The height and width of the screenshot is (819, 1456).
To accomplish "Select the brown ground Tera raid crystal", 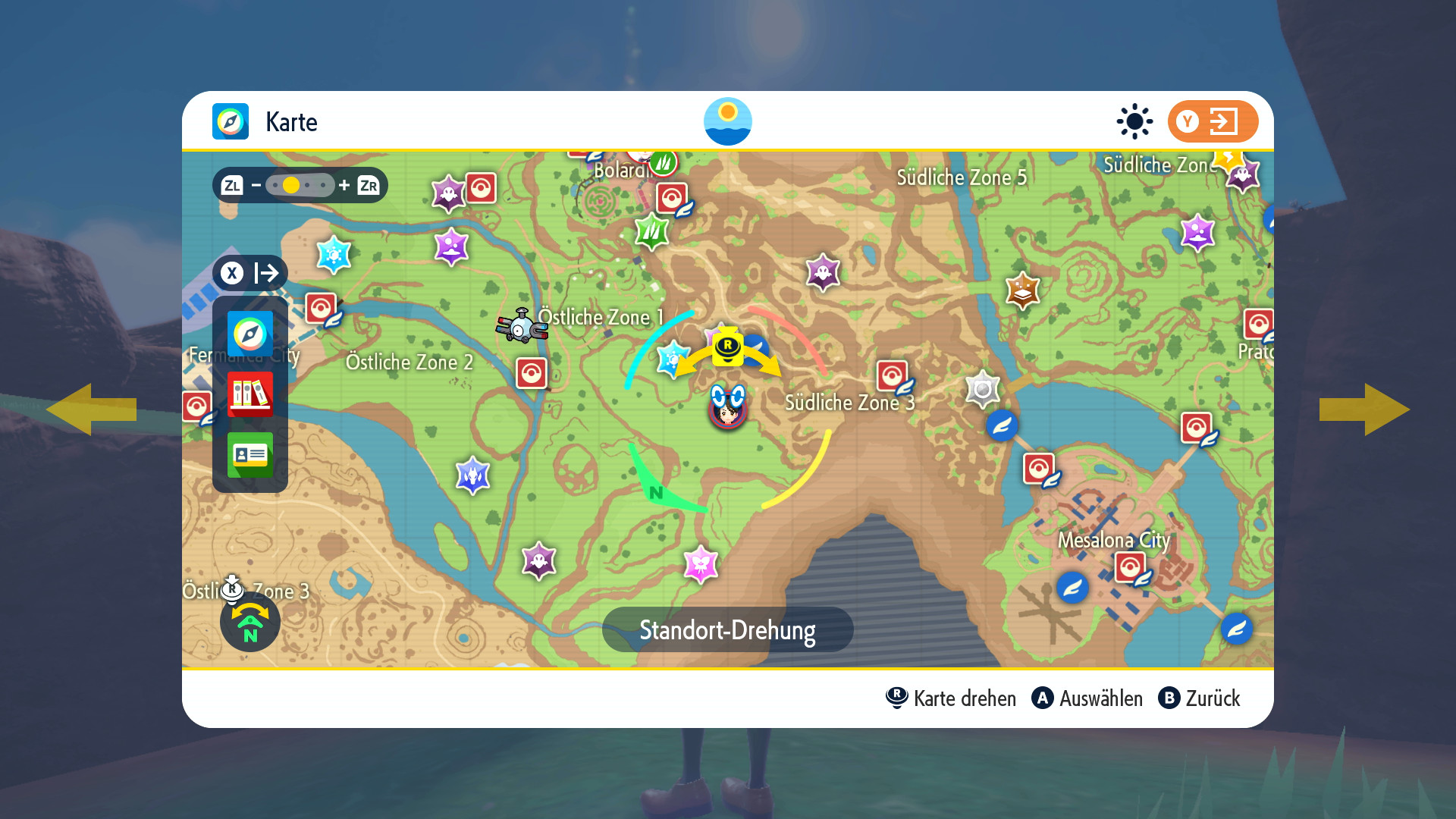I will [x=1022, y=290].
